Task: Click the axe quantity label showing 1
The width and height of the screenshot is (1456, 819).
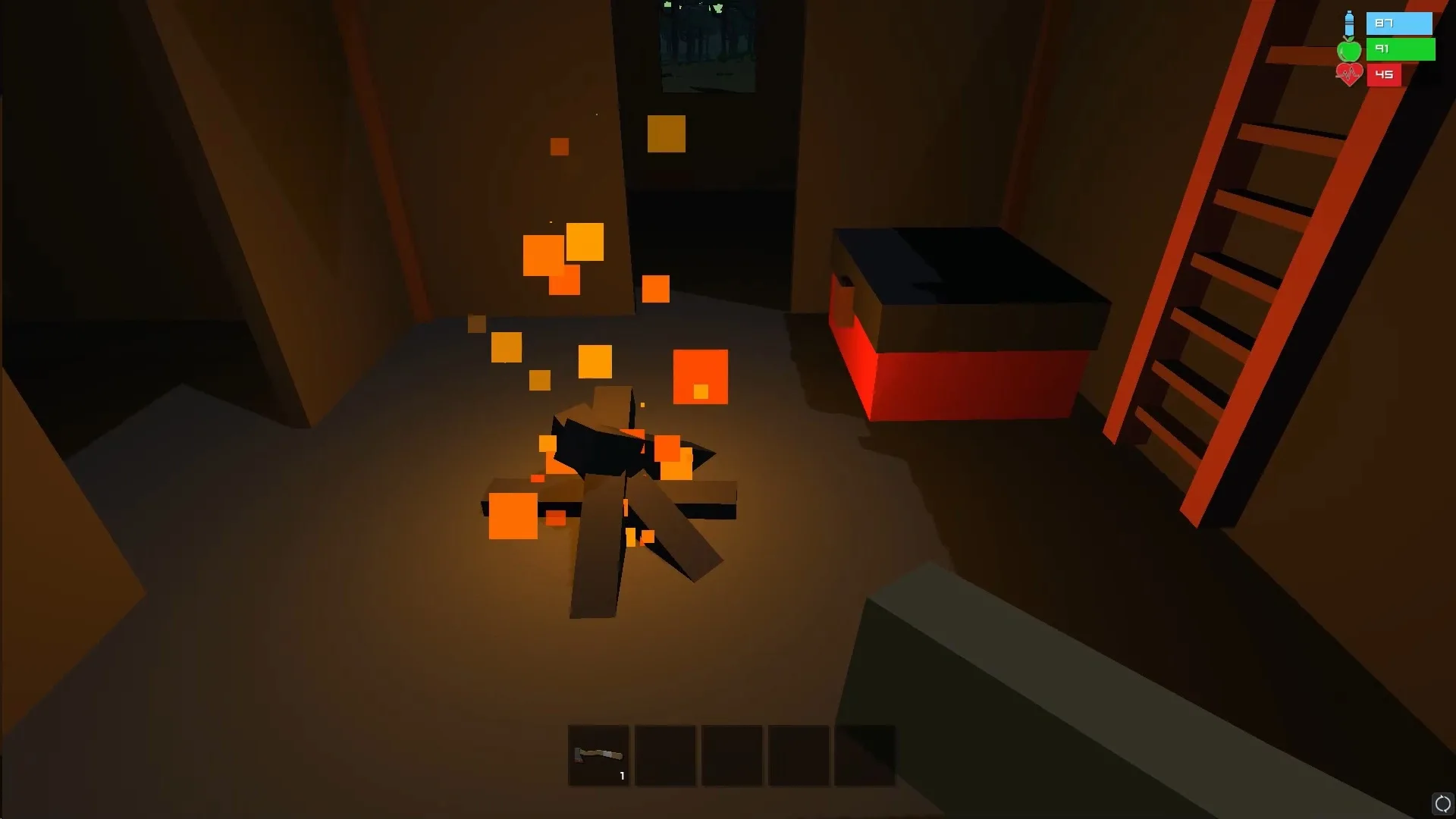Action: [621, 776]
